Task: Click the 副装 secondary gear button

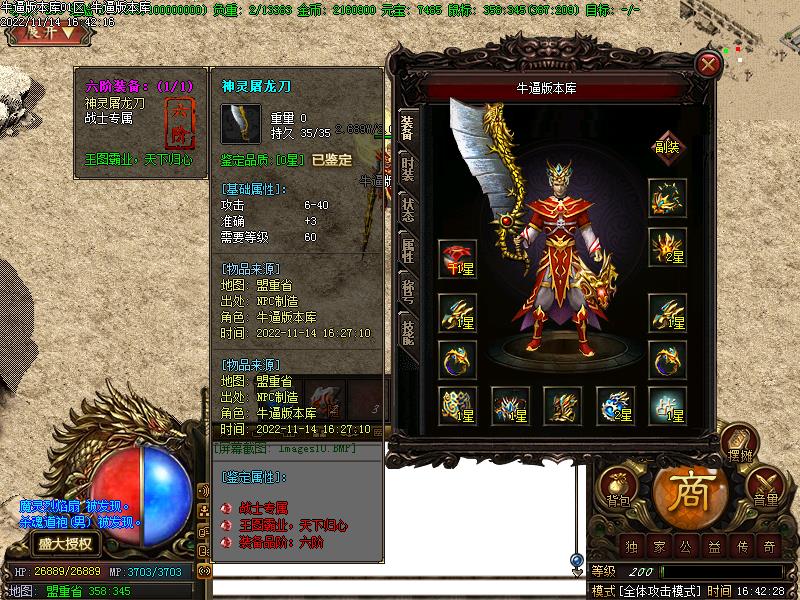Action: [x=667, y=146]
